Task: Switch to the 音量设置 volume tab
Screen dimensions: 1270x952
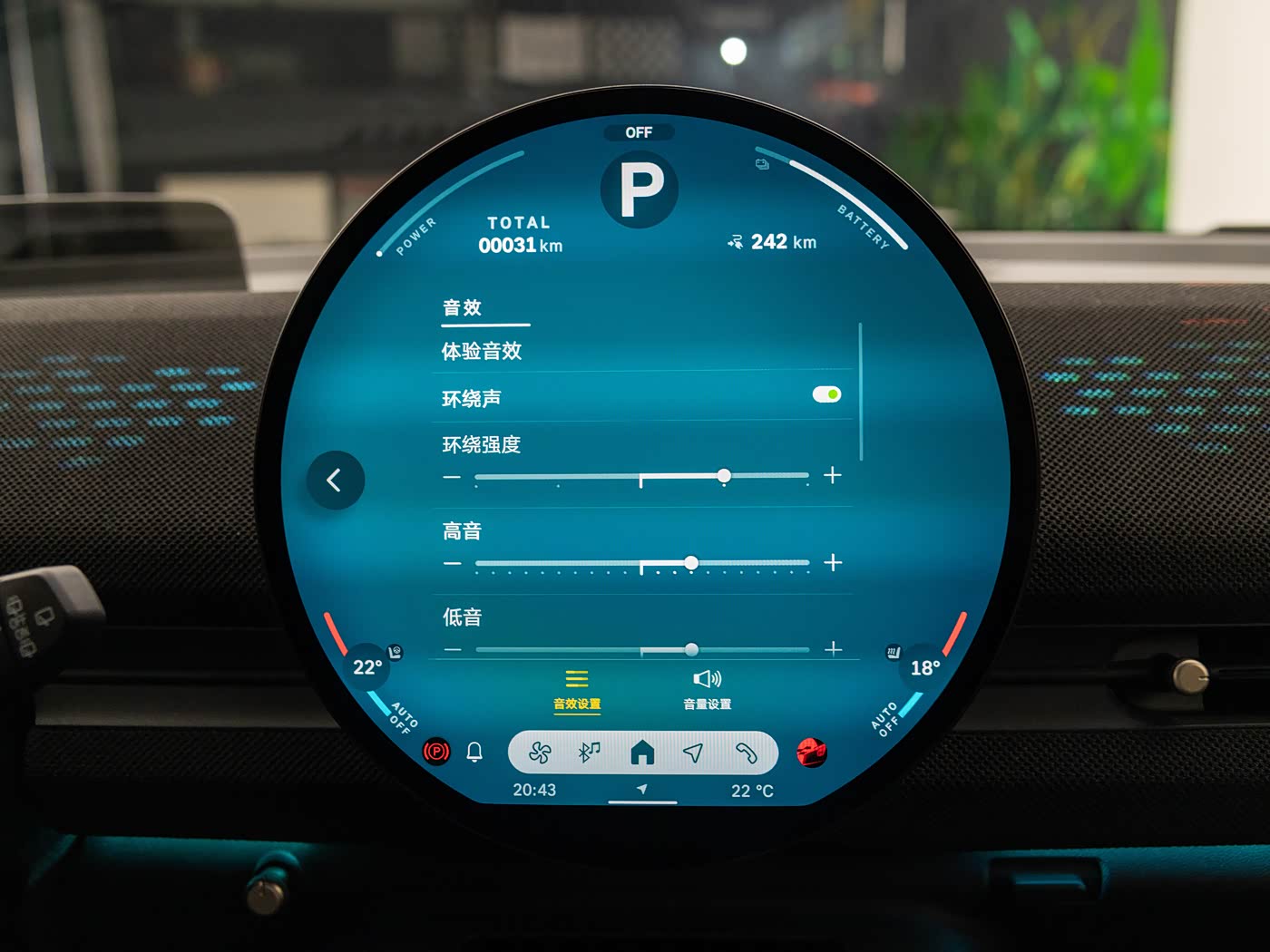Action: pos(707,688)
